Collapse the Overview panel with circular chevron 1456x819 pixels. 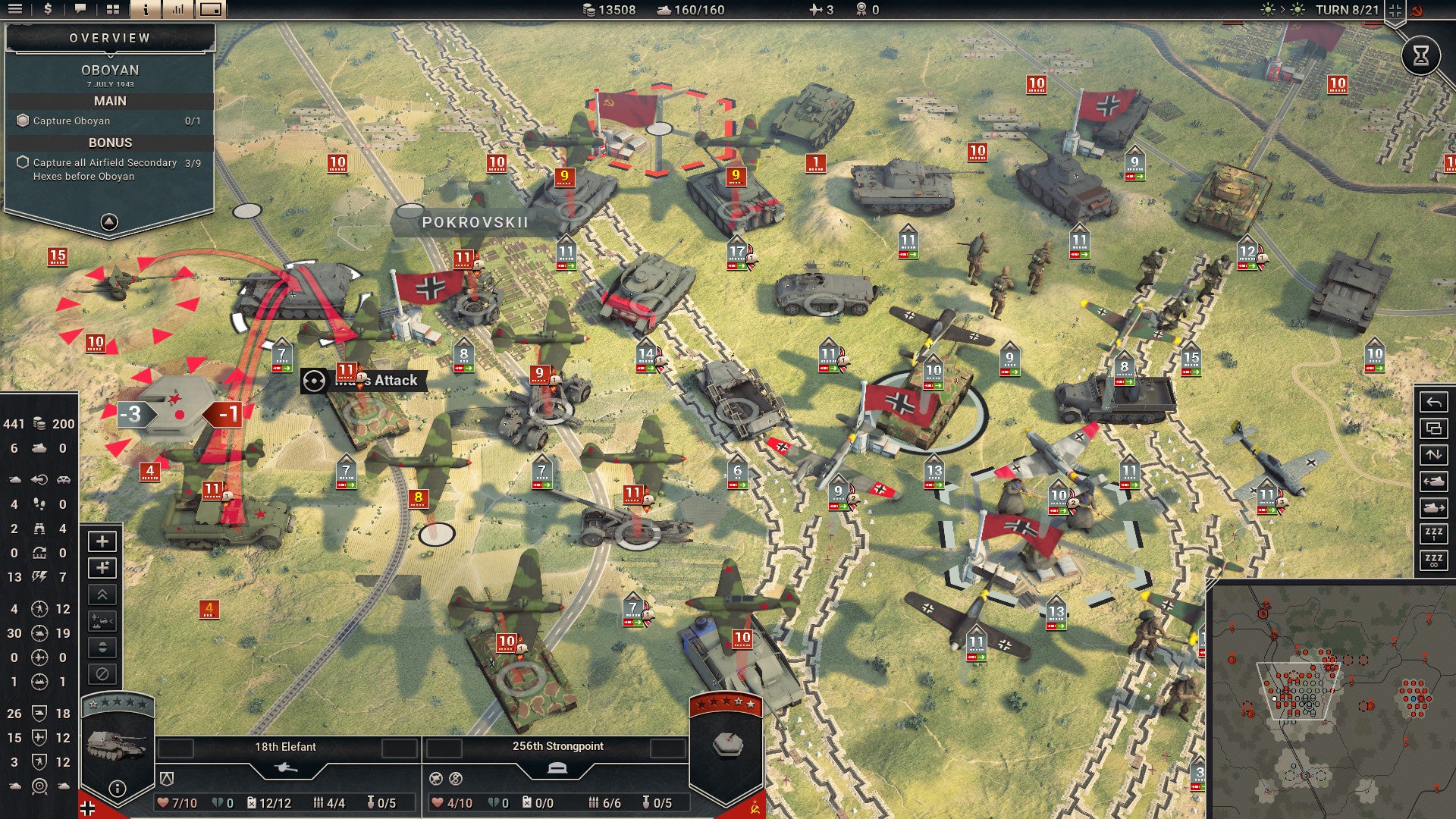pos(109,220)
